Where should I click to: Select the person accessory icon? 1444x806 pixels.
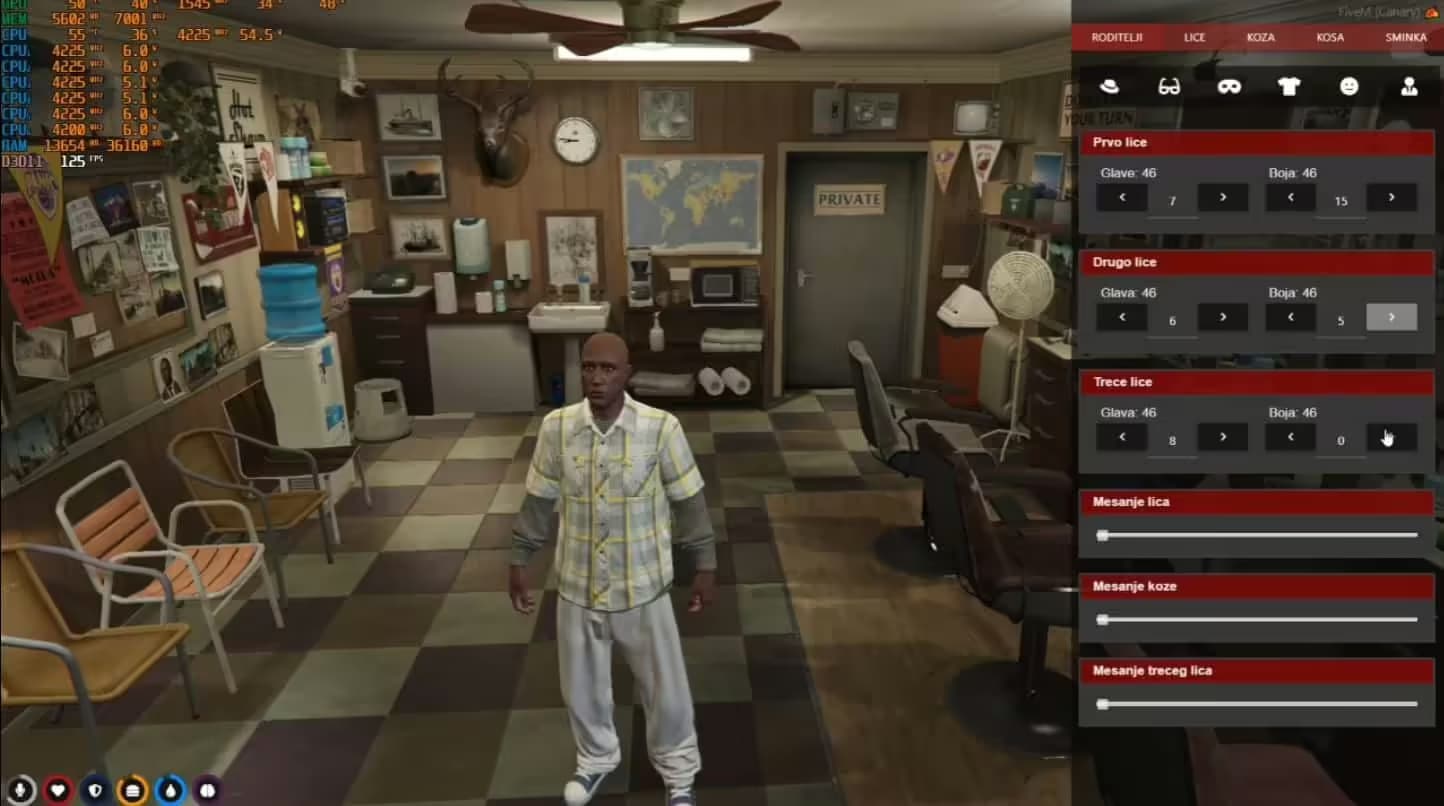point(1409,87)
